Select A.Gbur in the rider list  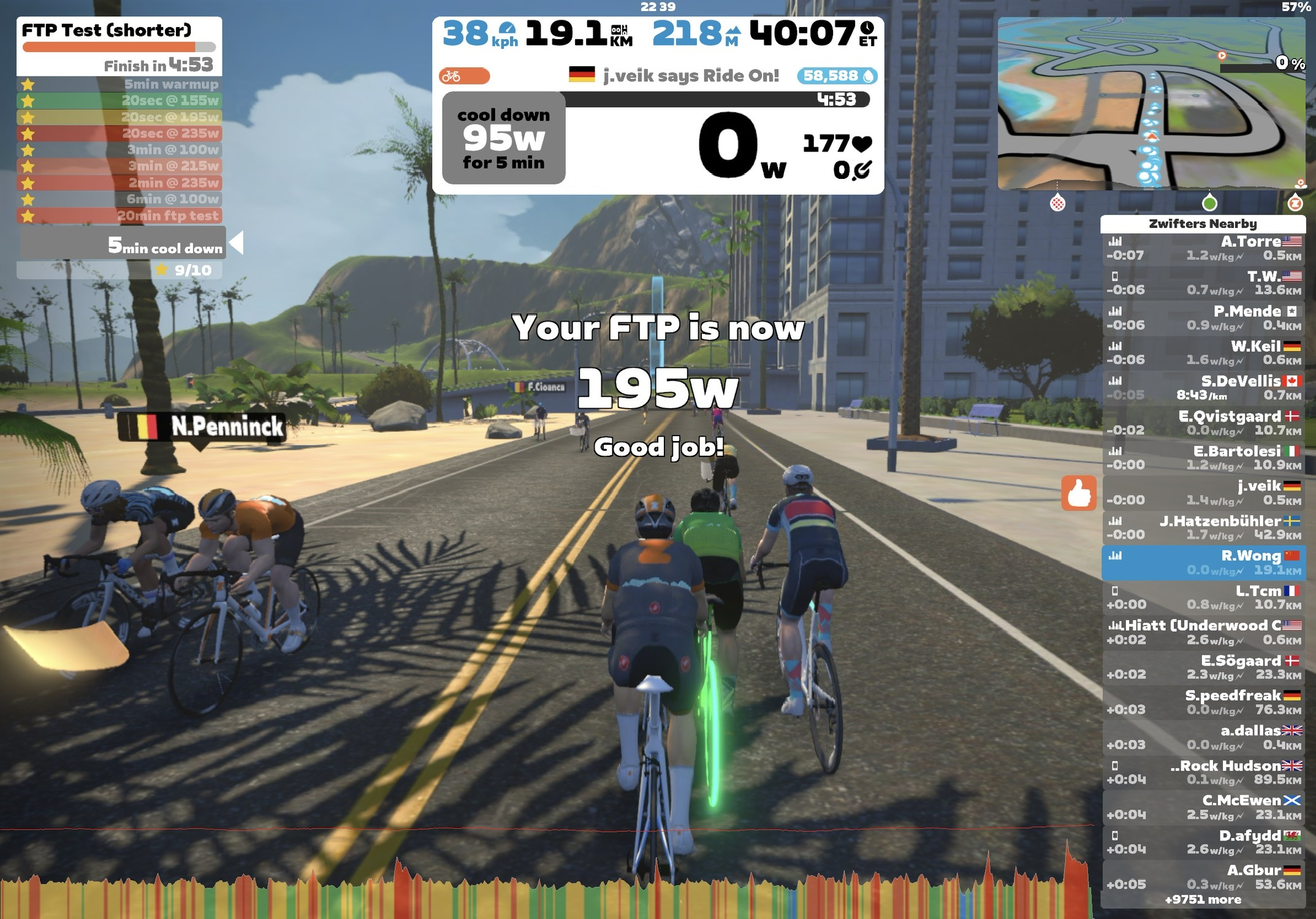(1203, 877)
